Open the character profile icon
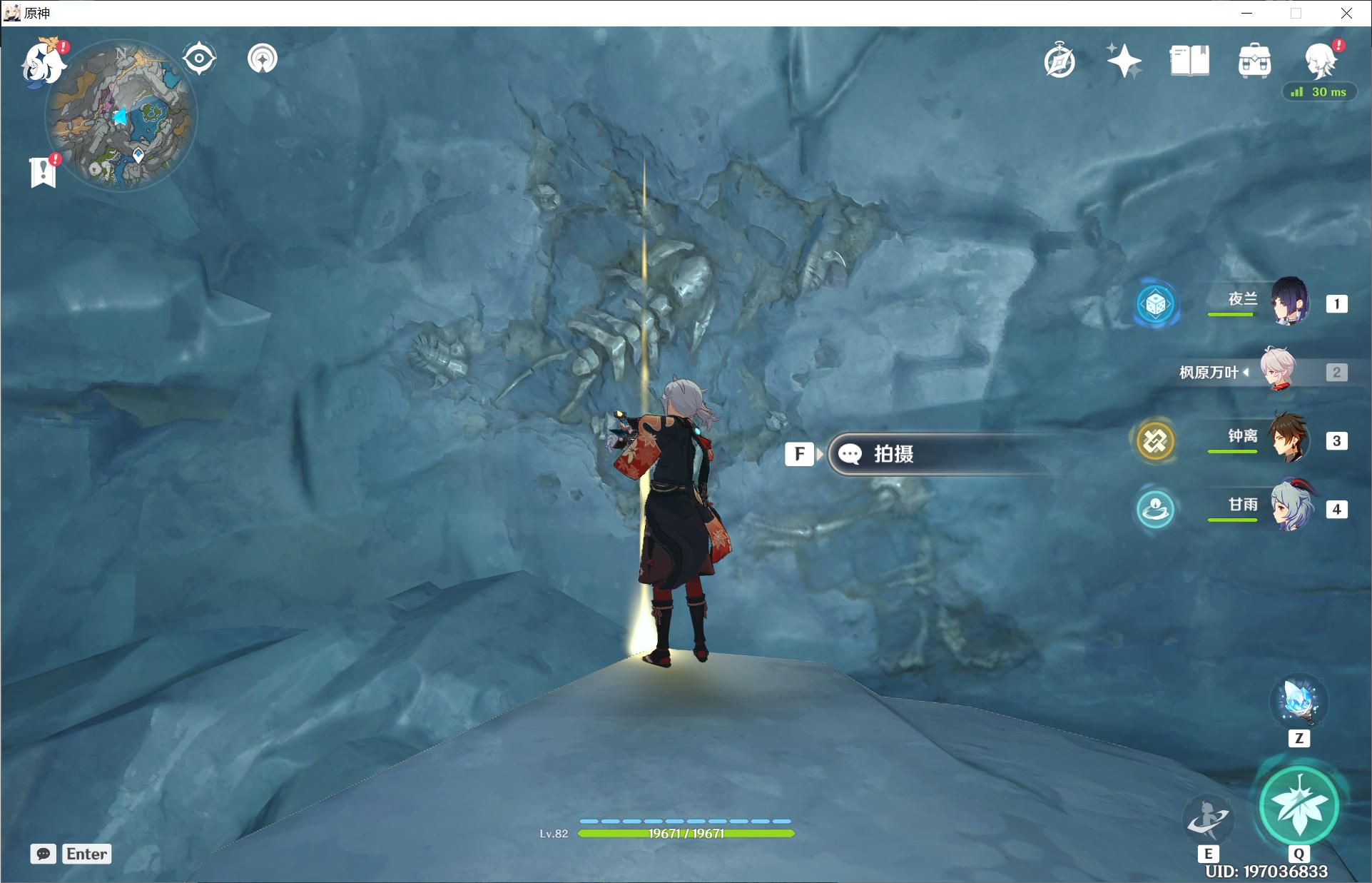The width and height of the screenshot is (1372, 883). 1320,61
